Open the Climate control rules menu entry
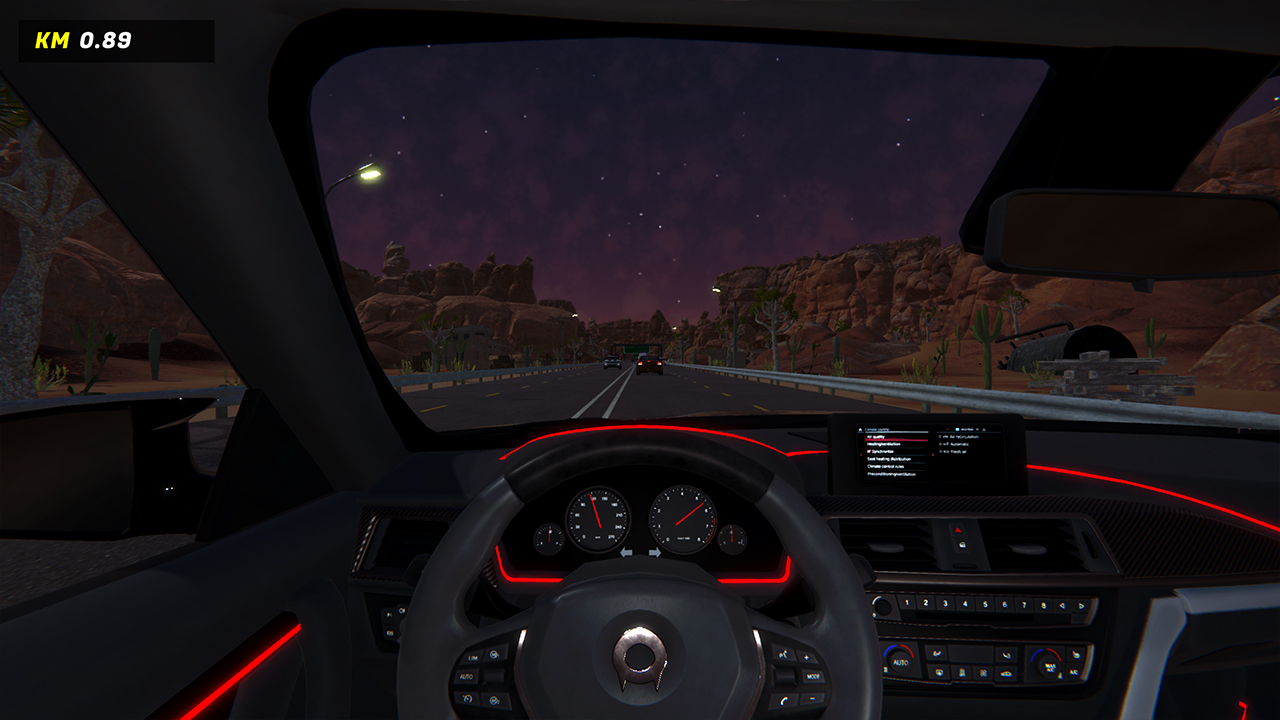The width and height of the screenshot is (1280, 720). click(885, 466)
